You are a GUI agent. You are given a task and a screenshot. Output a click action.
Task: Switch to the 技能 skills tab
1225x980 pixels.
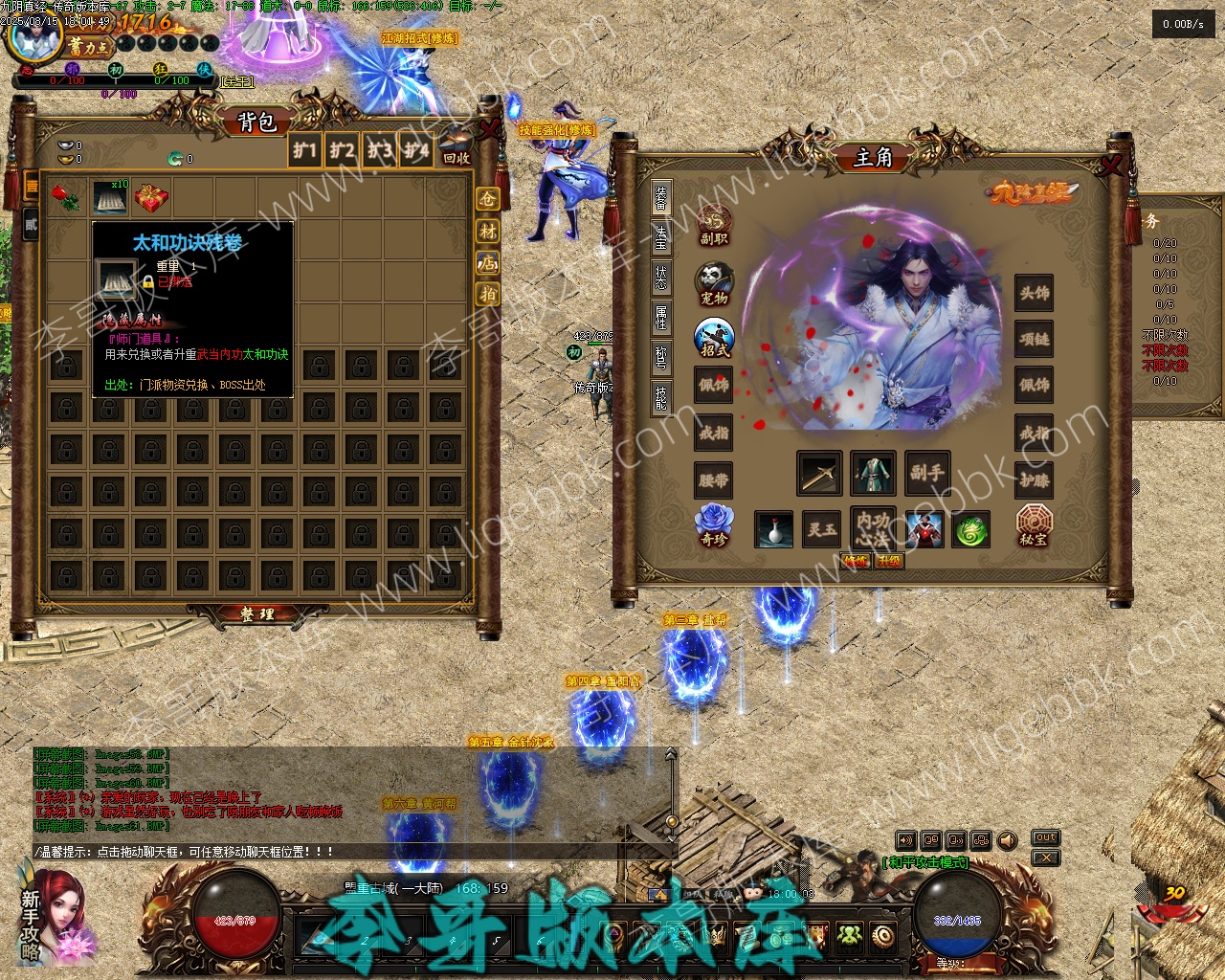[661, 396]
